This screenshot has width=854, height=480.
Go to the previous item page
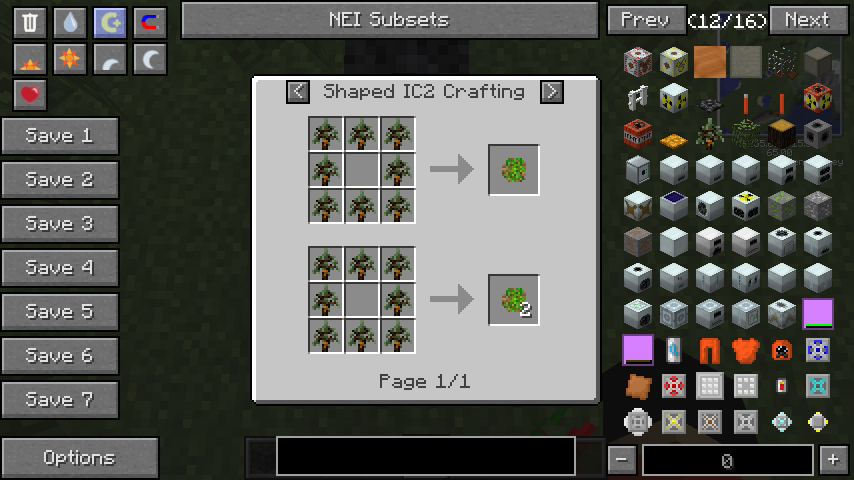tap(645, 20)
